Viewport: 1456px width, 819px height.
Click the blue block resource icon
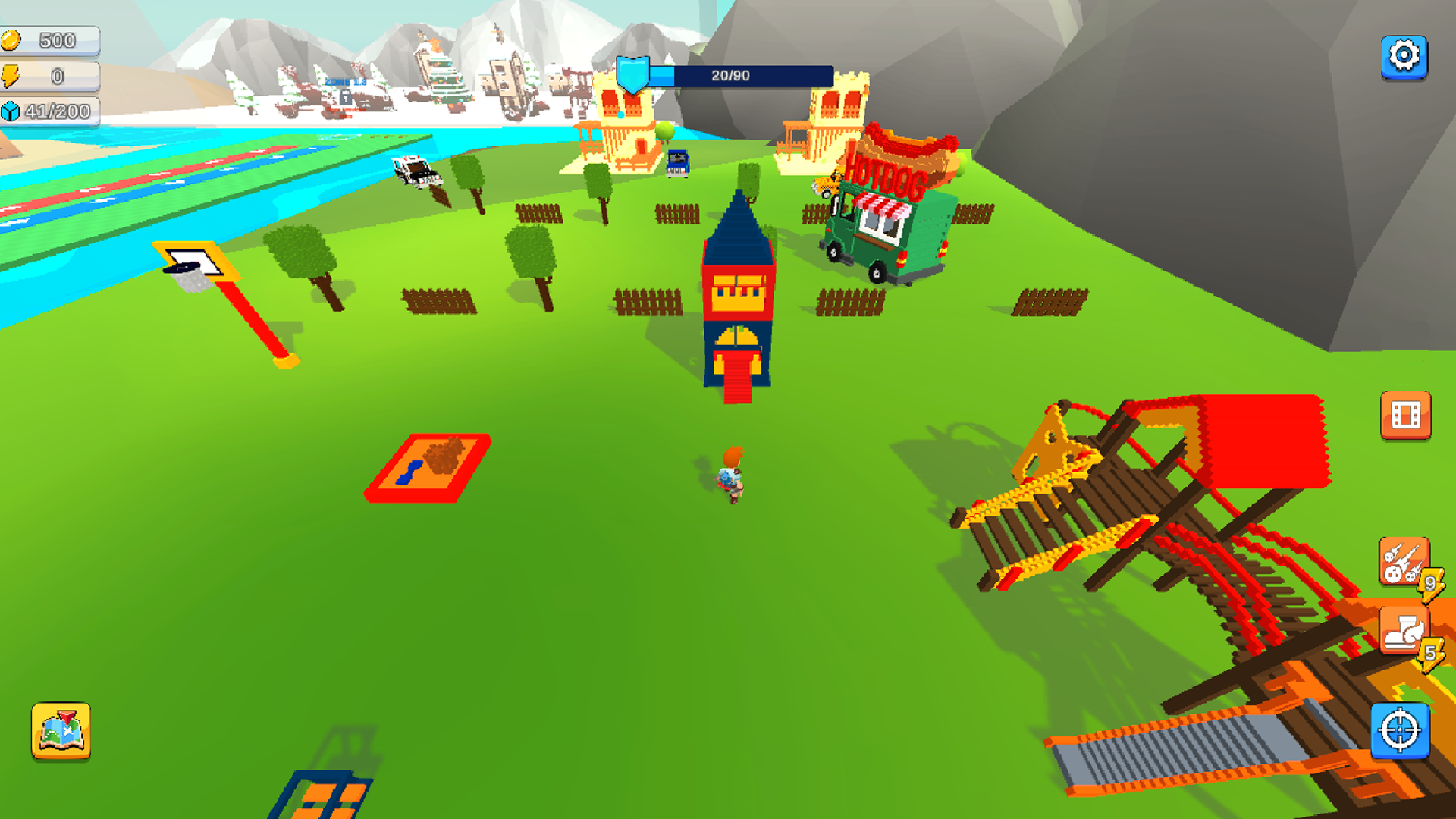pos(12,111)
